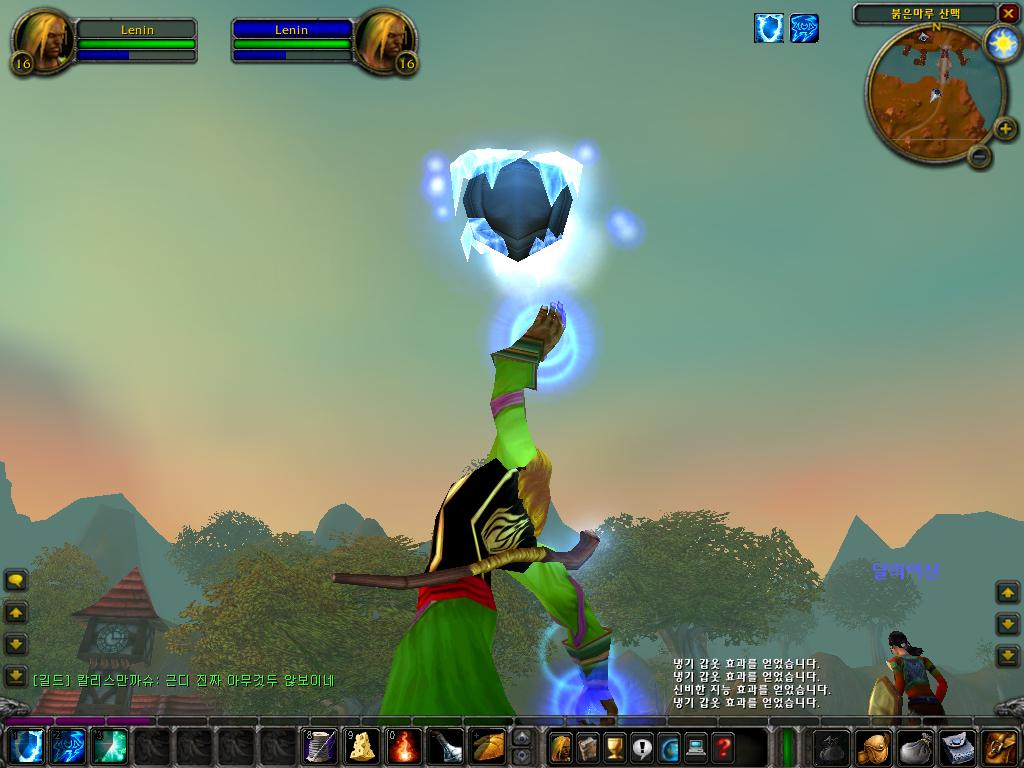Open the character info micro button

(560, 747)
